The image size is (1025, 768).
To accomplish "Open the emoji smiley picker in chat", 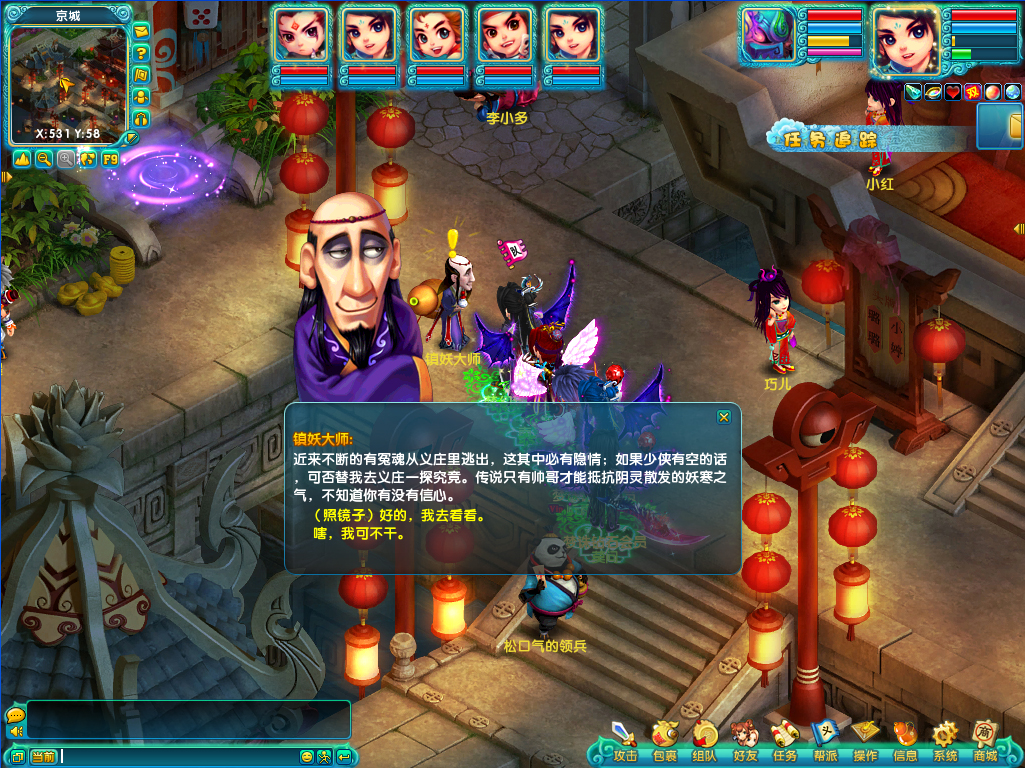I will click(307, 757).
